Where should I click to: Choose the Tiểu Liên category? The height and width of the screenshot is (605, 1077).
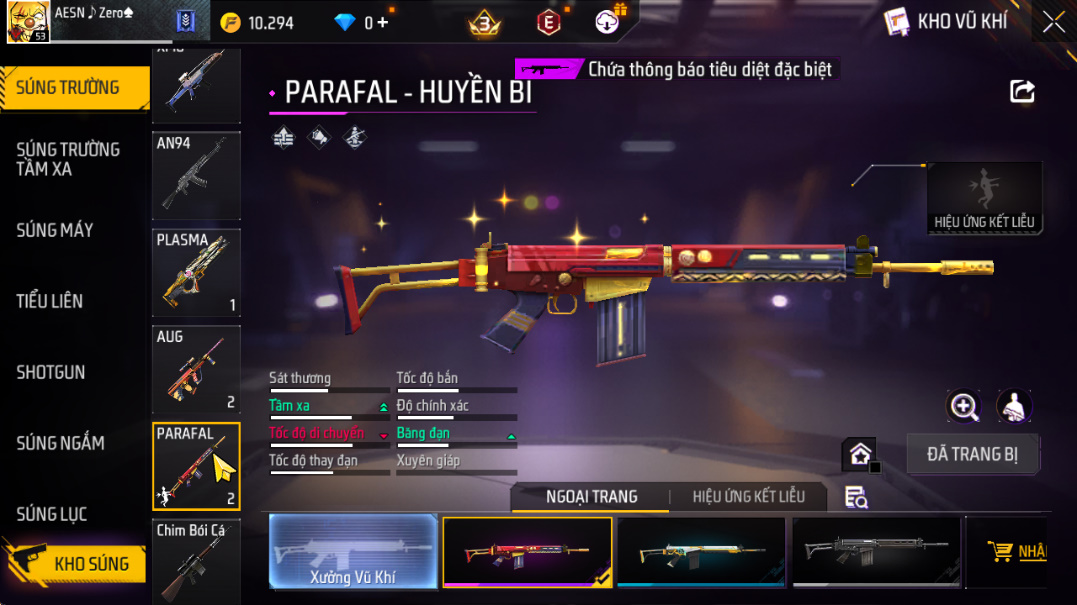click(50, 301)
